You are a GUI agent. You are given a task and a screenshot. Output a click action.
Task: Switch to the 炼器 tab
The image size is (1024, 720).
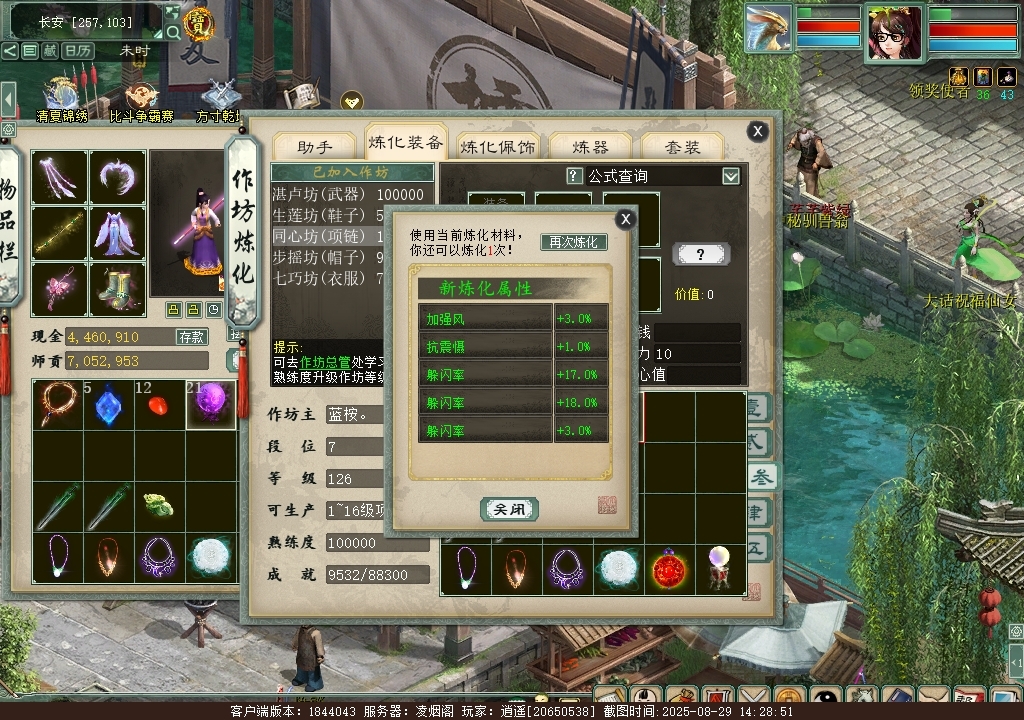590,146
